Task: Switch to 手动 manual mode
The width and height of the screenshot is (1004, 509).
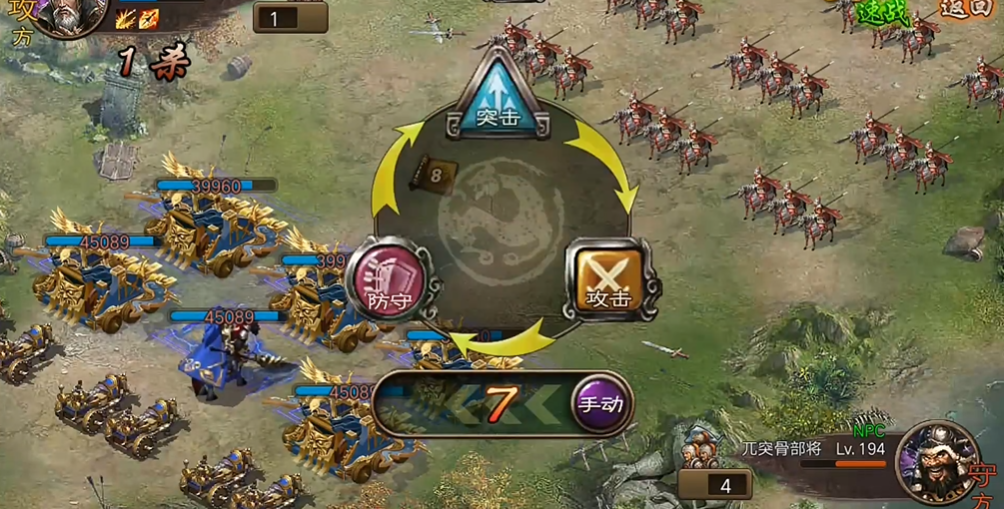Action: point(601,404)
